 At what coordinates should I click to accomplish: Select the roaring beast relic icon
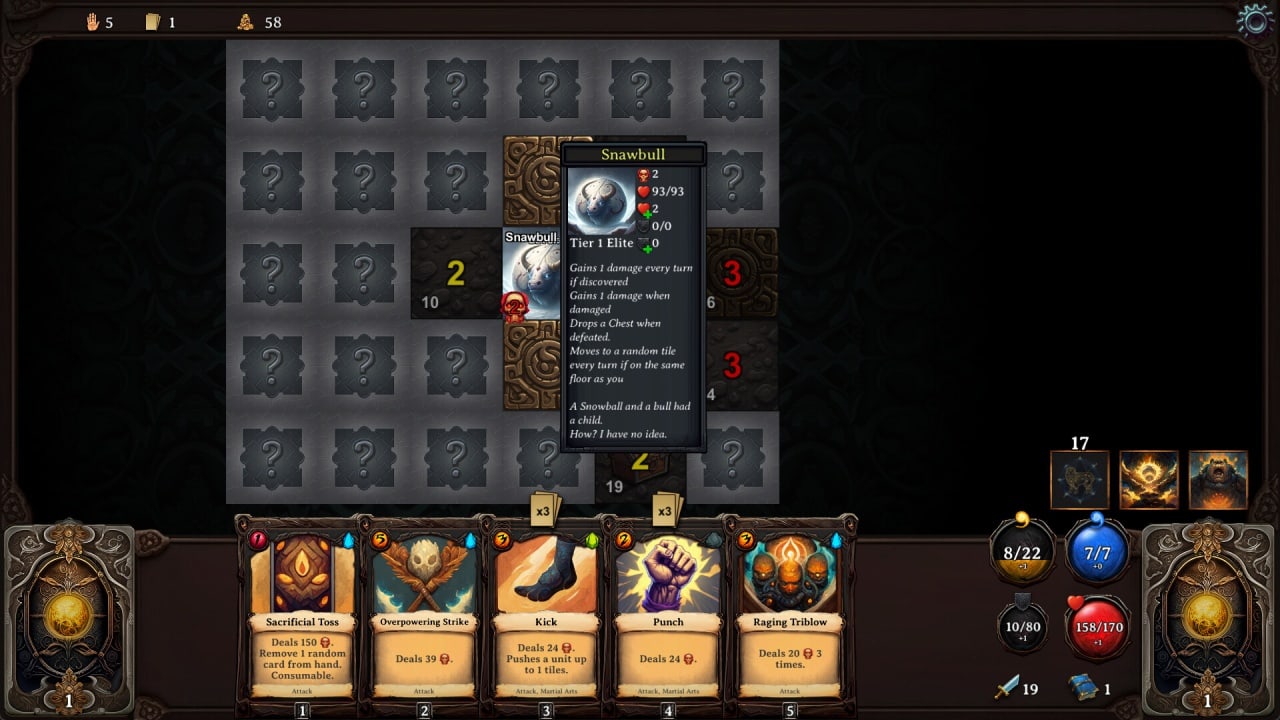click(1218, 480)
